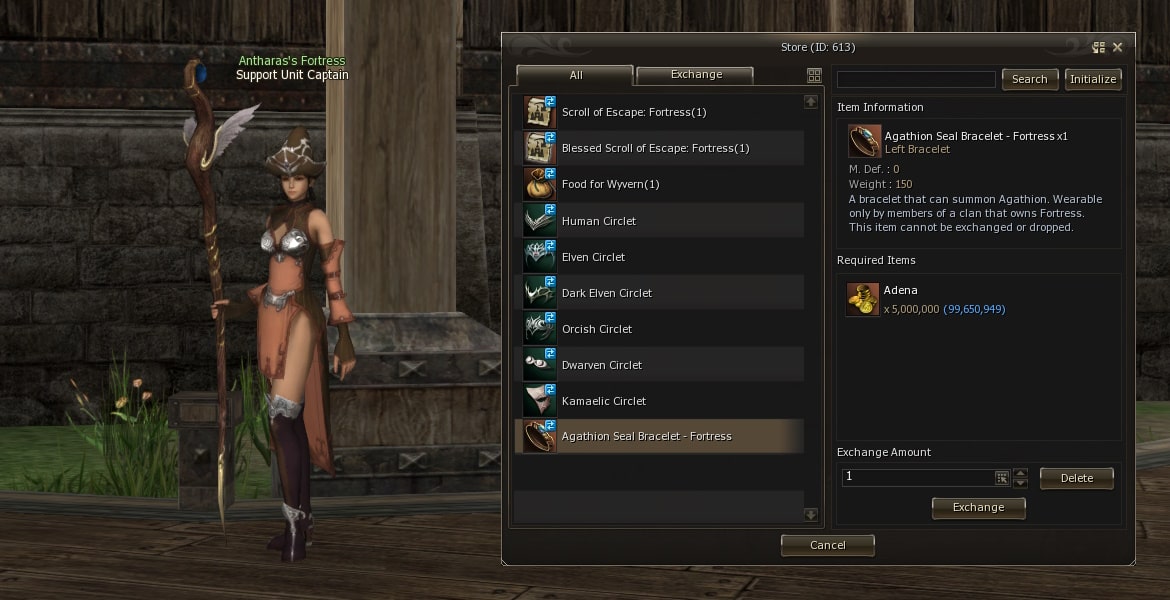Choose Scroll of Escape: Fortress item
Screen dimensions: 1170x600
[x=633, y=112]
